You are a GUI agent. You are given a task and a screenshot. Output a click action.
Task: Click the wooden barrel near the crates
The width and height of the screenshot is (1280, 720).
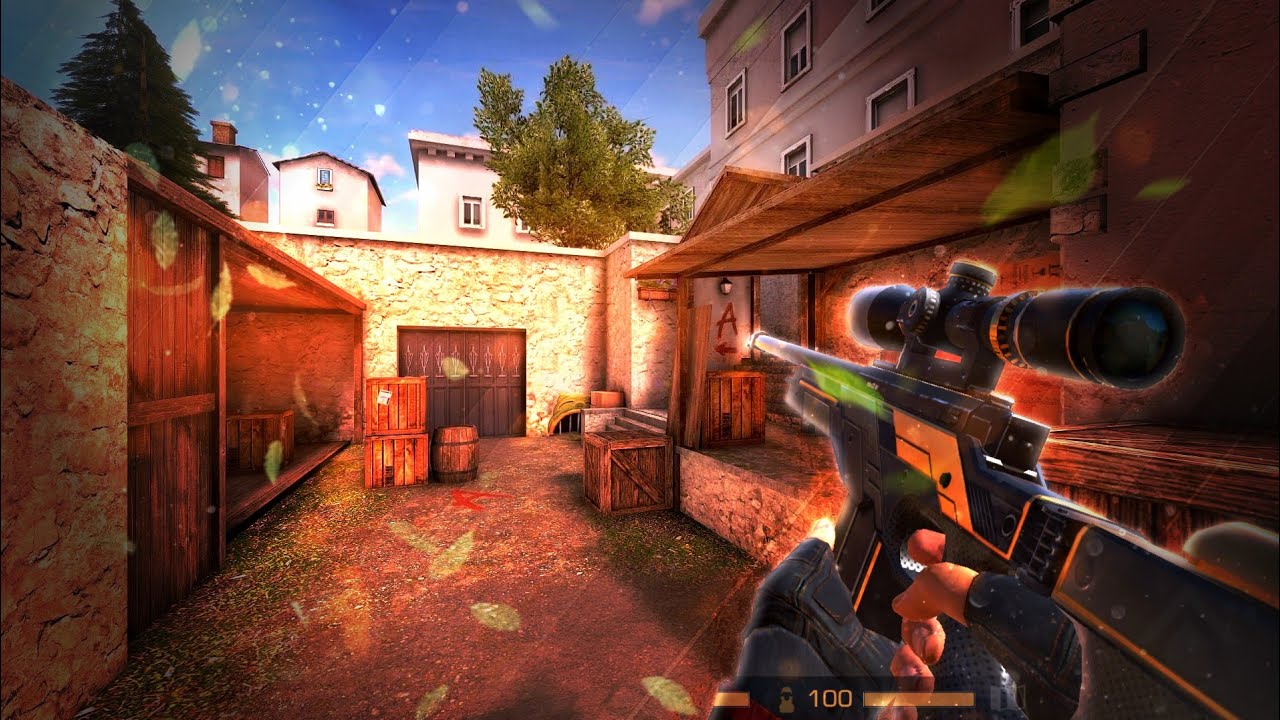click(x=455, y=450)
